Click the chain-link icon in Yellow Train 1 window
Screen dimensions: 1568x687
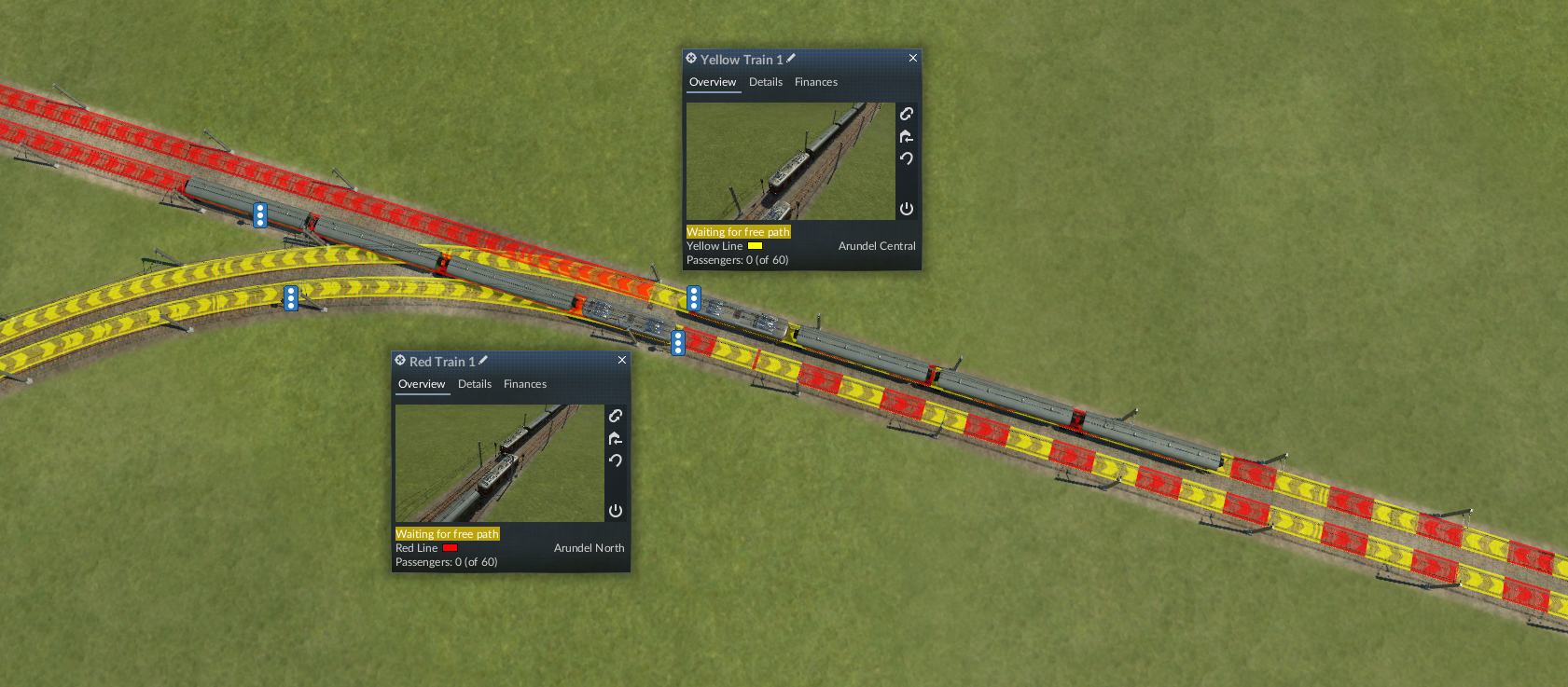[907, 114]
